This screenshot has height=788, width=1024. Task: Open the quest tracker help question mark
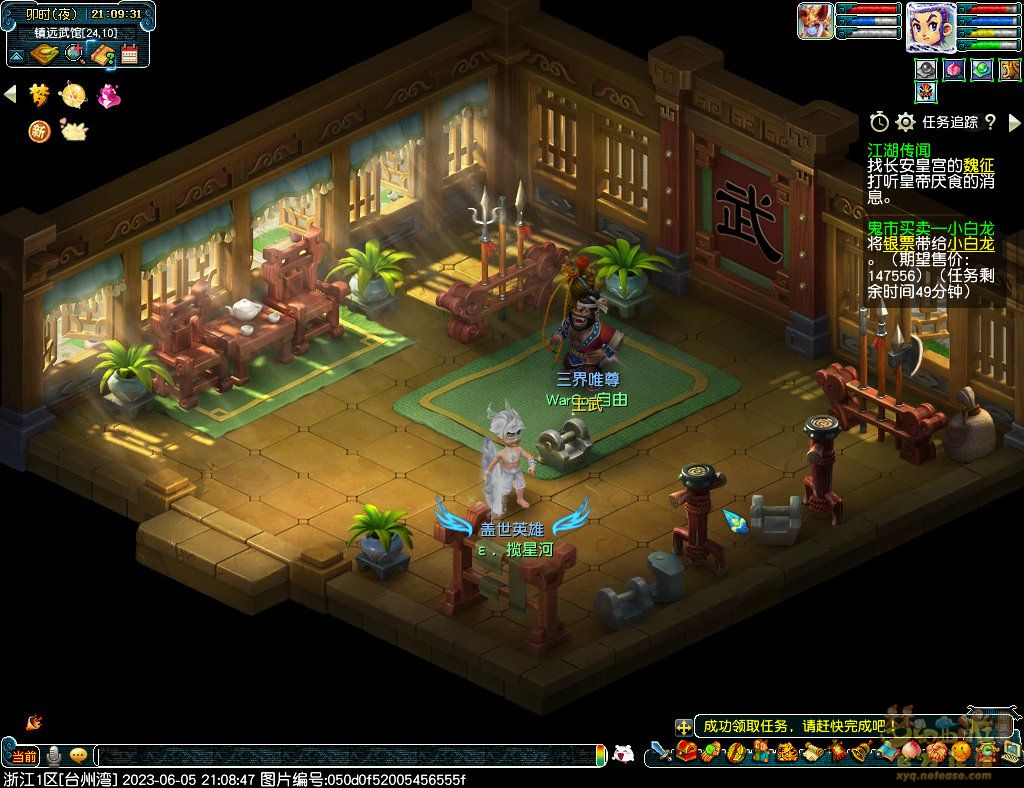tap(990, 122)
